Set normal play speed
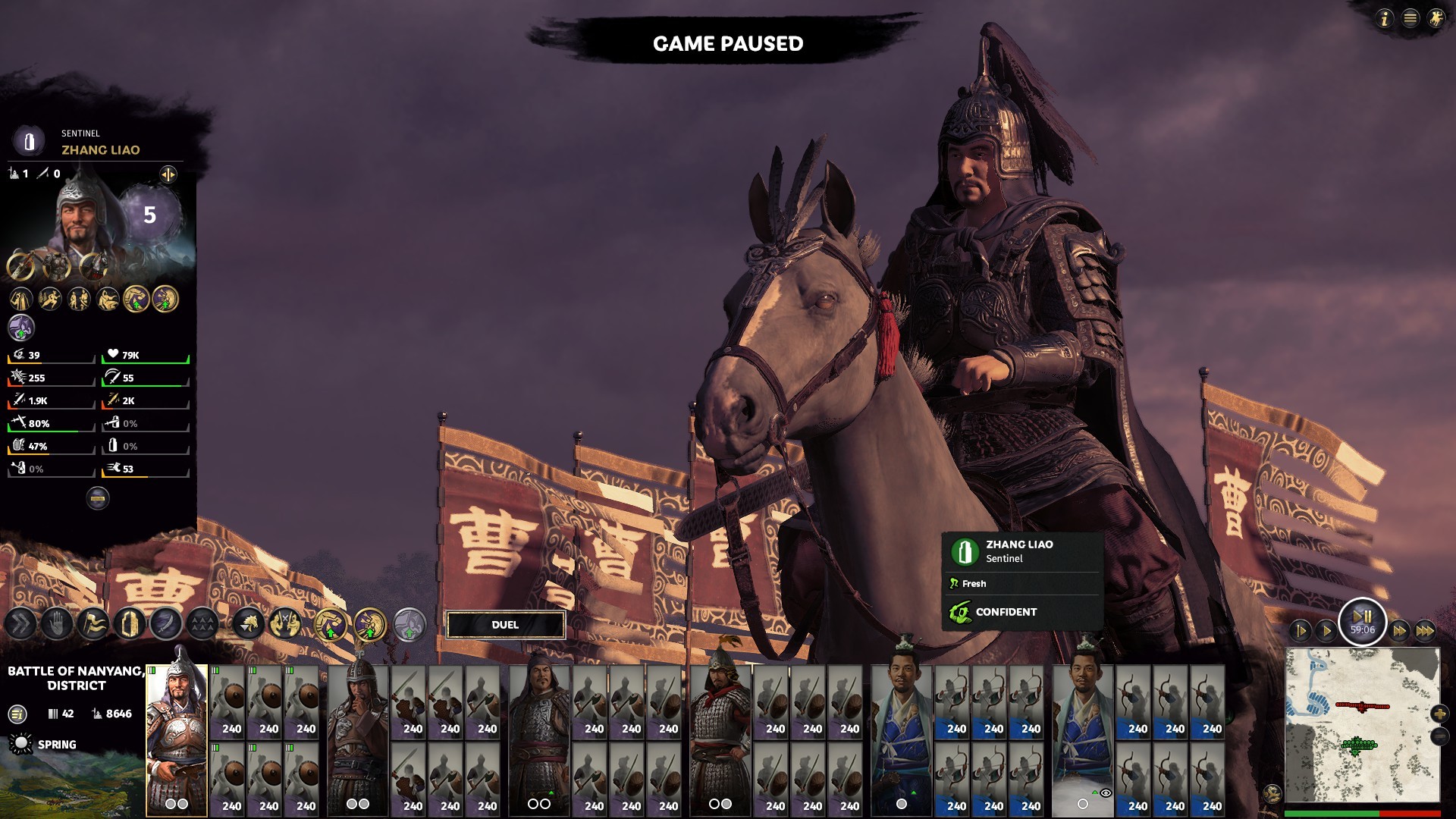 (x=1326, y=631)
